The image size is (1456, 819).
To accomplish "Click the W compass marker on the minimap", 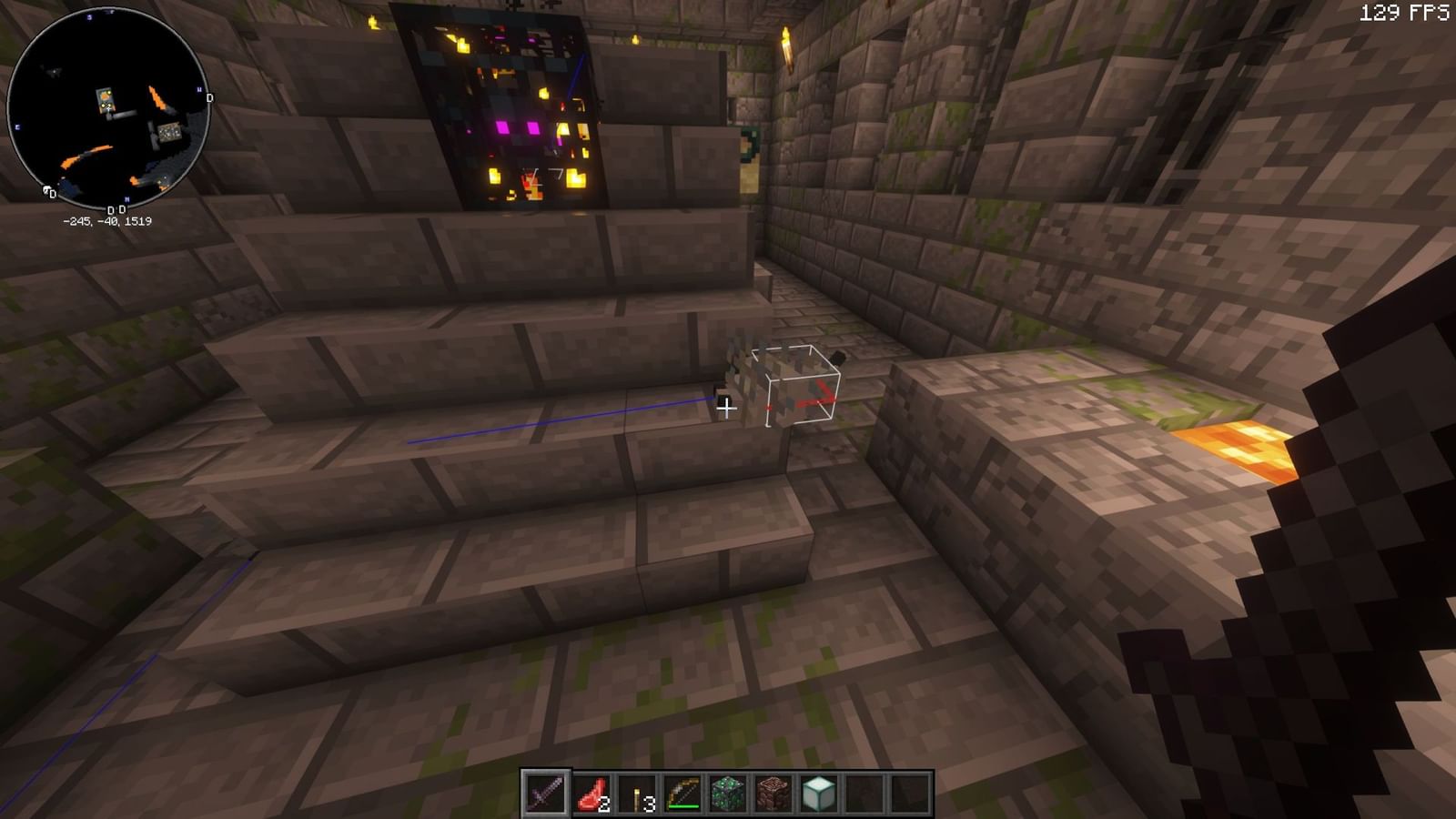I will [x=200, y=90].
